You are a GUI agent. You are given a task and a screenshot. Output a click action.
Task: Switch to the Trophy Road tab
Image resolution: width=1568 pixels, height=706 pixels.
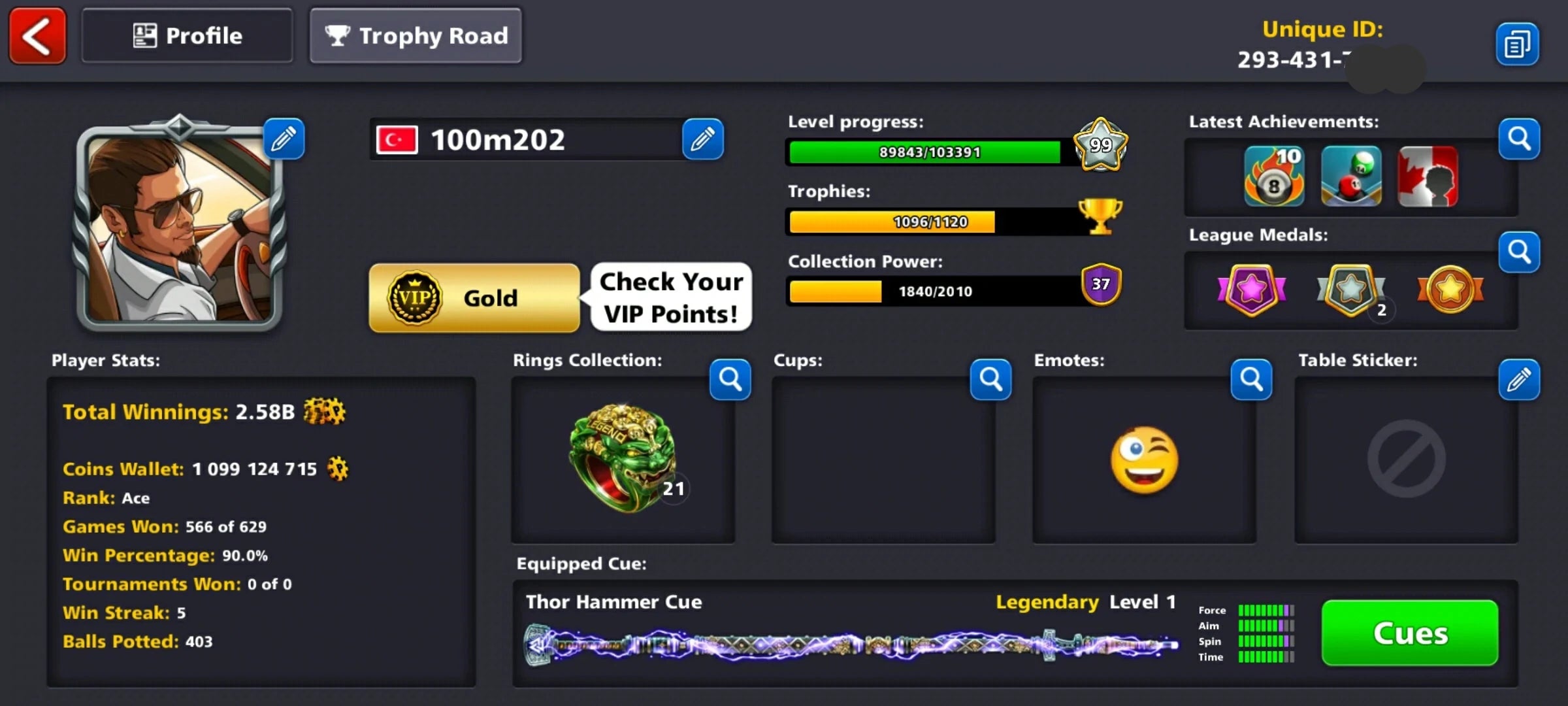click(x=416, y=36)
